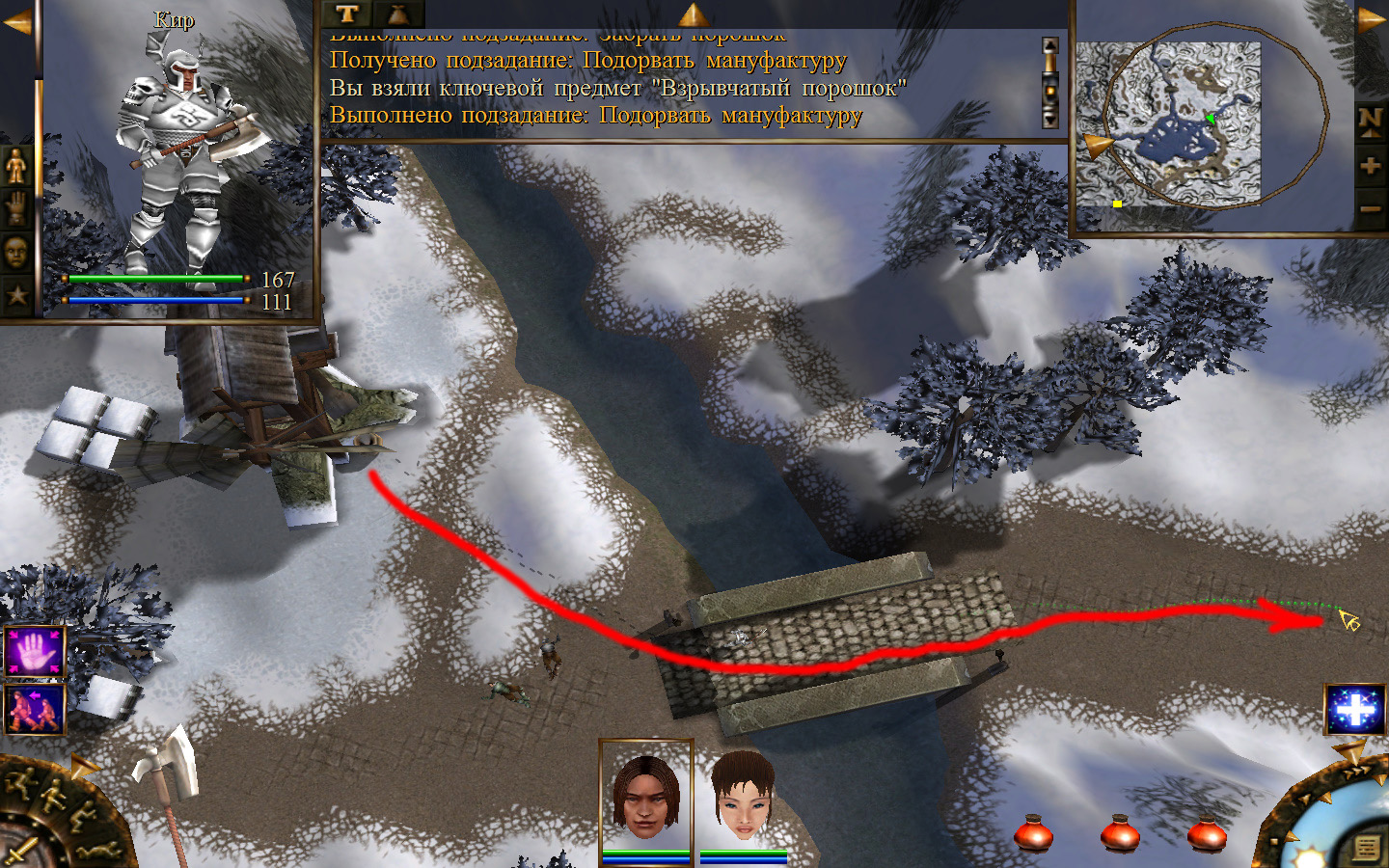The height and width of the screenshot is (868, 1389).
Task: Open the face tab on portrait panel
Action: click(17, 252)
